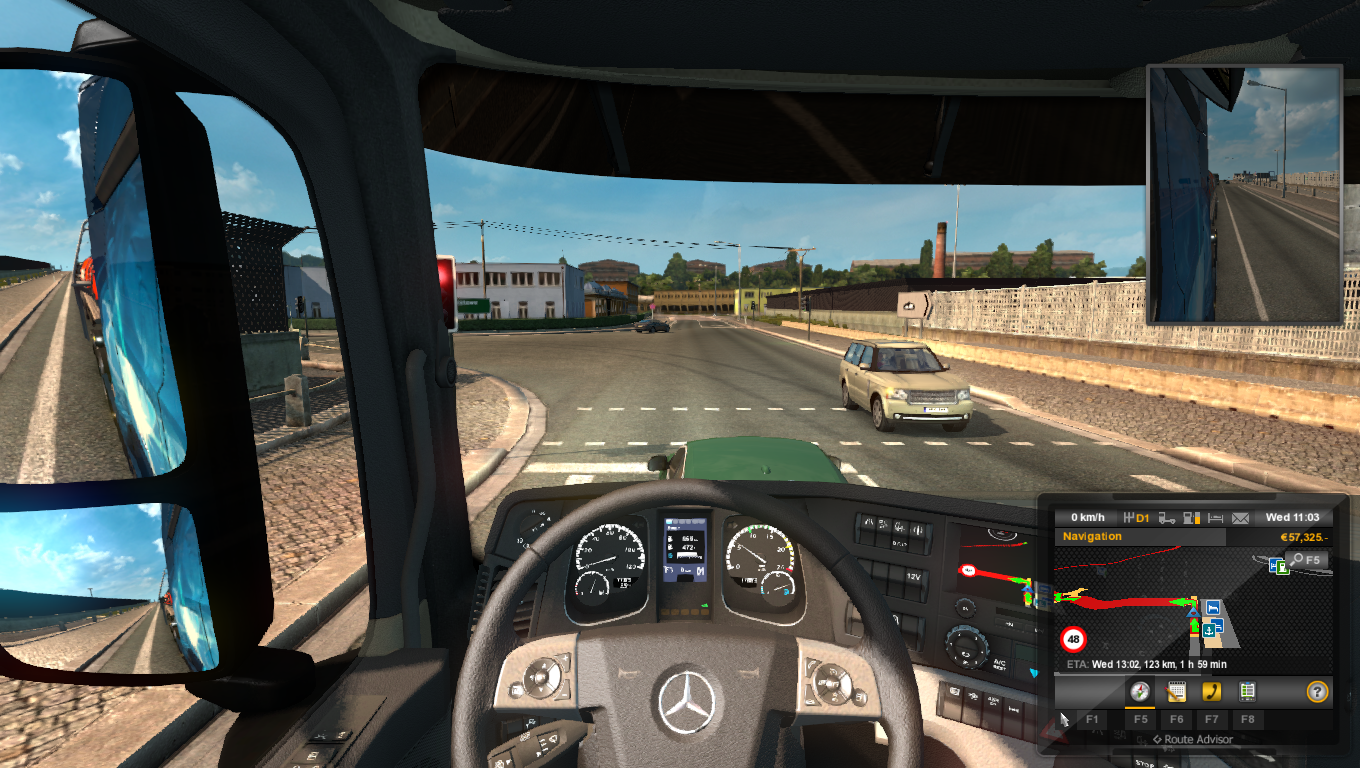
Task: Open the truck diagnostics list icon
Action: click(1248, 691)
